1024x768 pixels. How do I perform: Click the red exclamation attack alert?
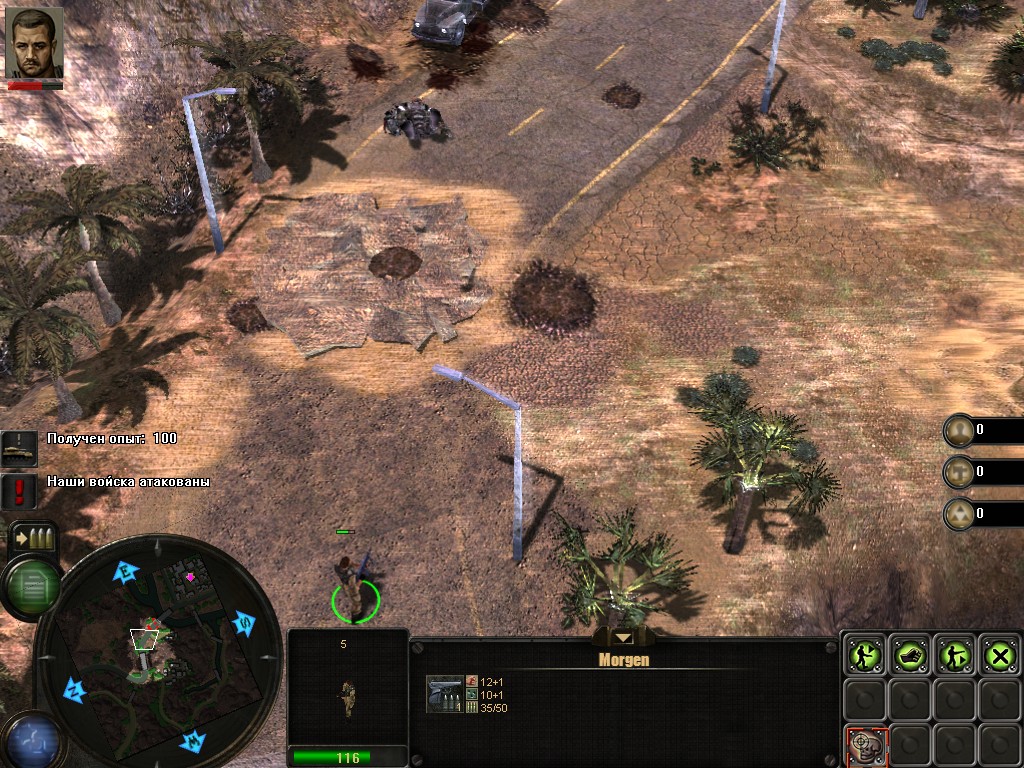19,490
